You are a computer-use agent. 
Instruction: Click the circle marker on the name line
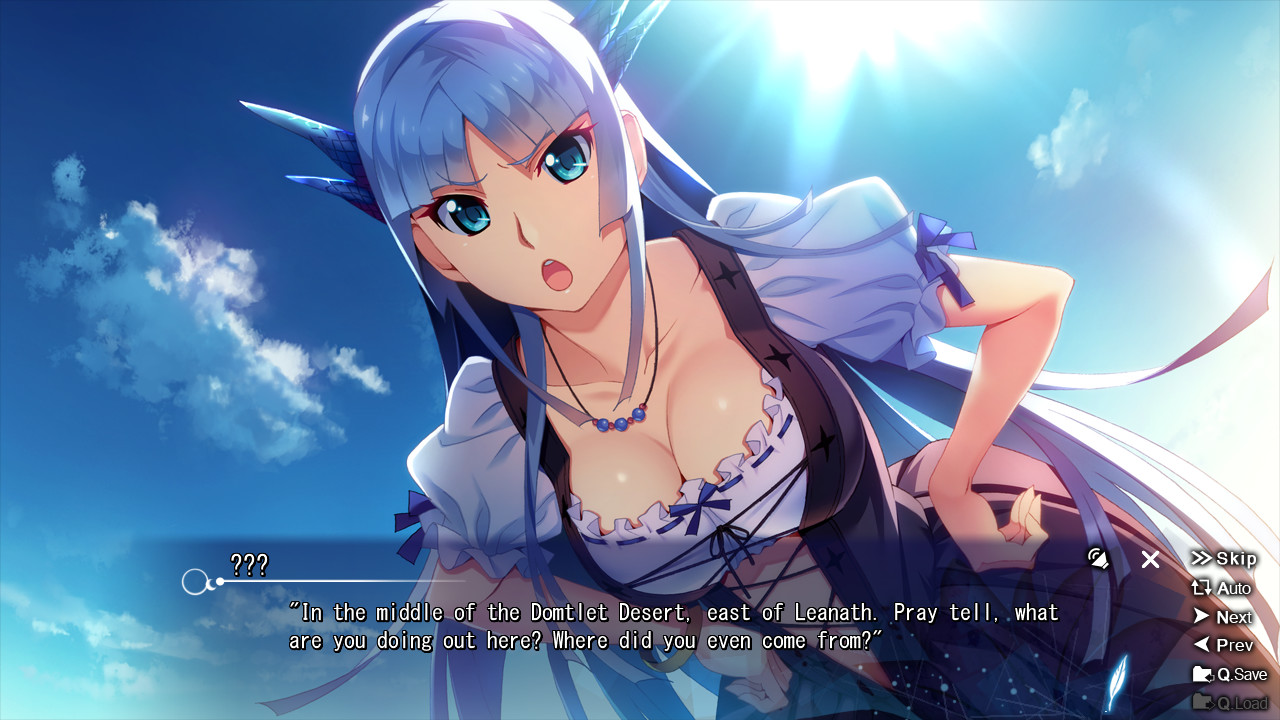(193, 578)
